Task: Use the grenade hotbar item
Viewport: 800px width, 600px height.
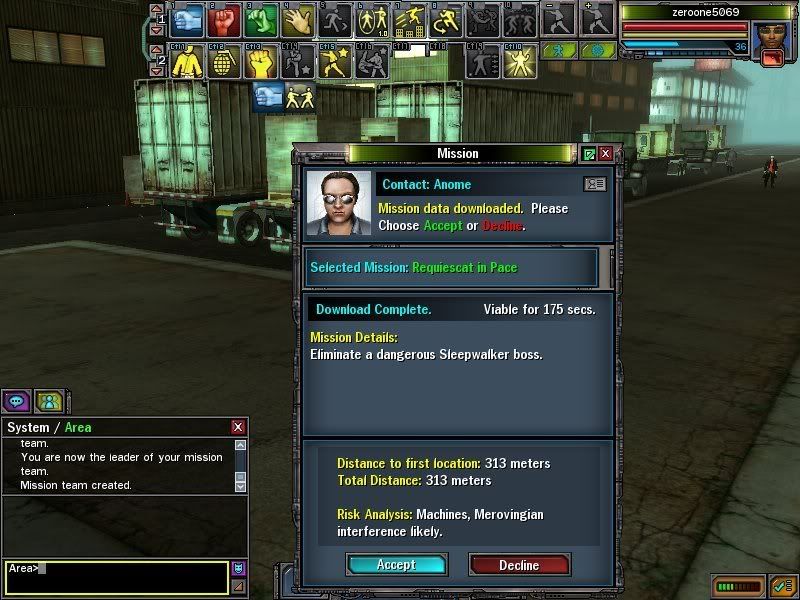Action: [x=224, y=62]
